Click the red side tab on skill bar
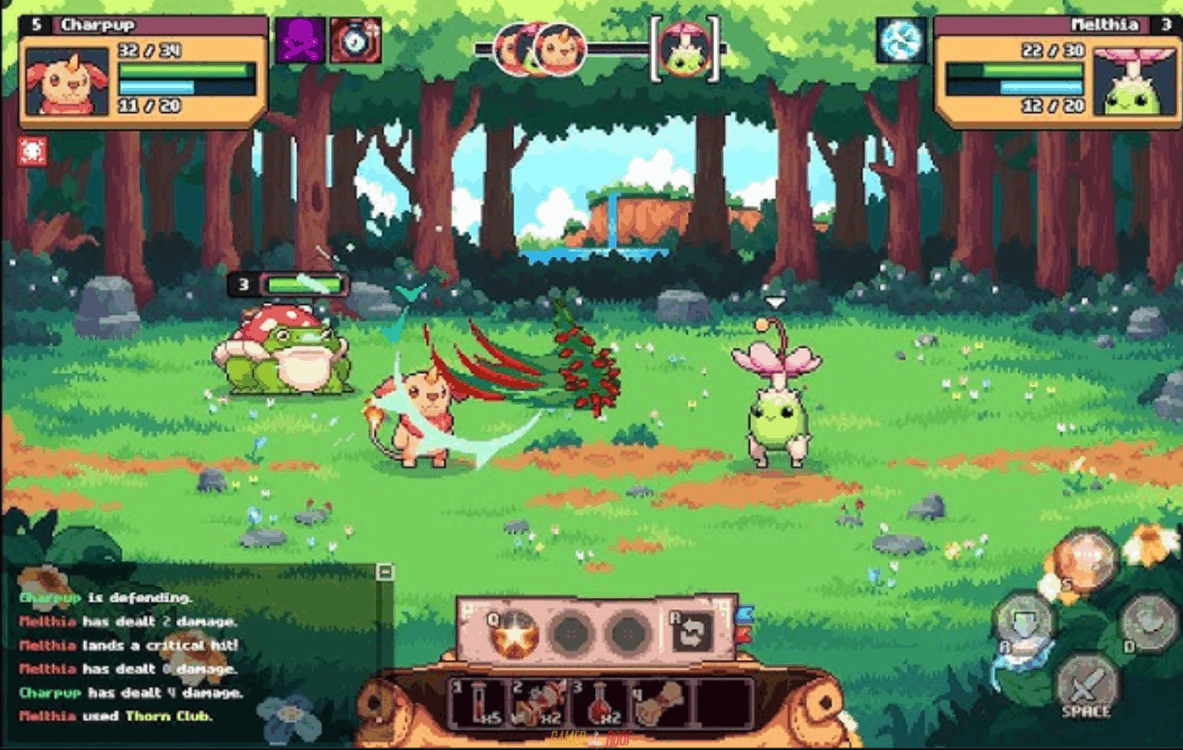This screenshot has width=1183, height=750. [744, 634]
